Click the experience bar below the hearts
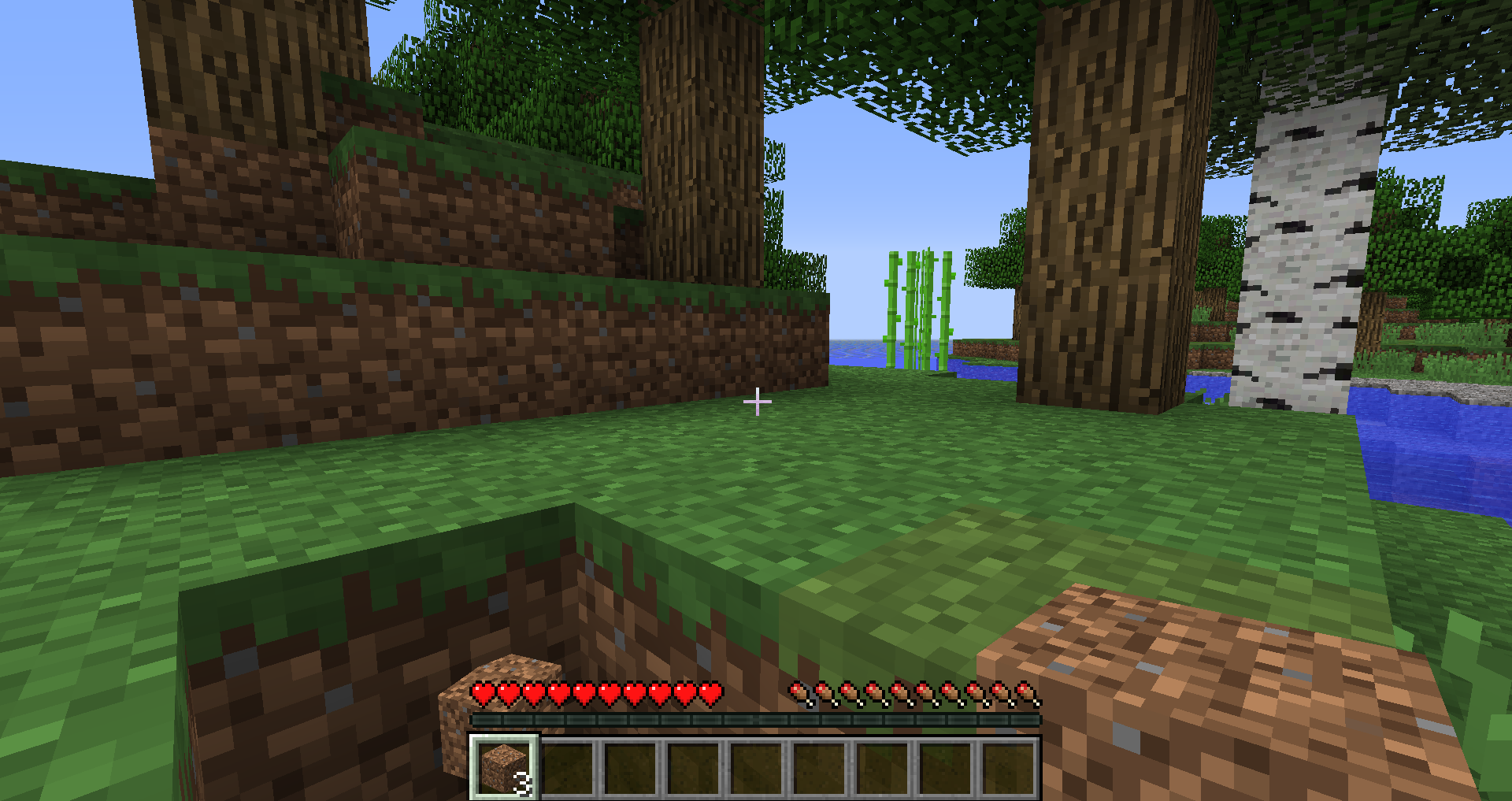Screen dimensions: 1512x801 tap(754, 718)
